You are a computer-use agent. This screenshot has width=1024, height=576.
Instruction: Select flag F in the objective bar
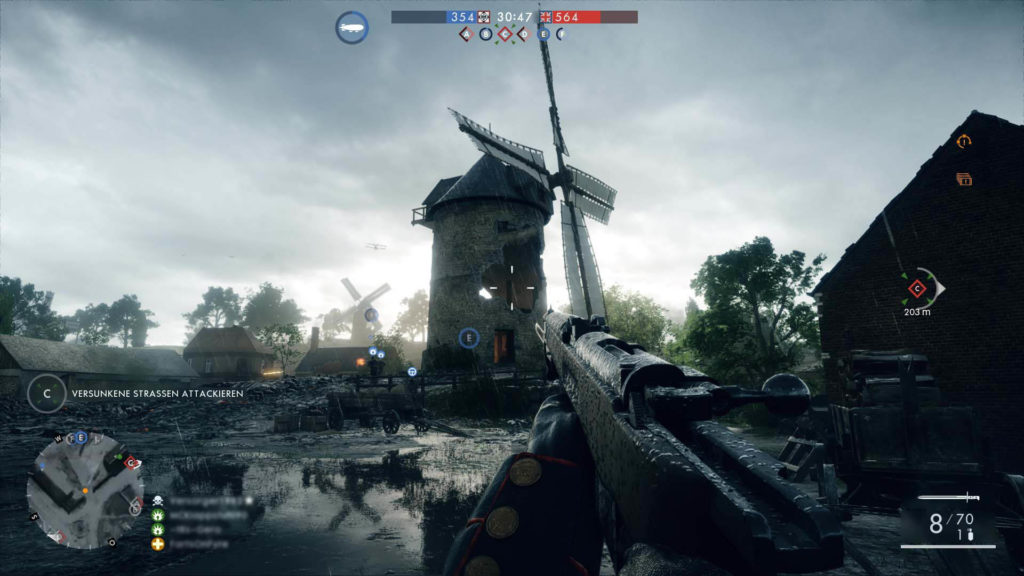(561, 34)
